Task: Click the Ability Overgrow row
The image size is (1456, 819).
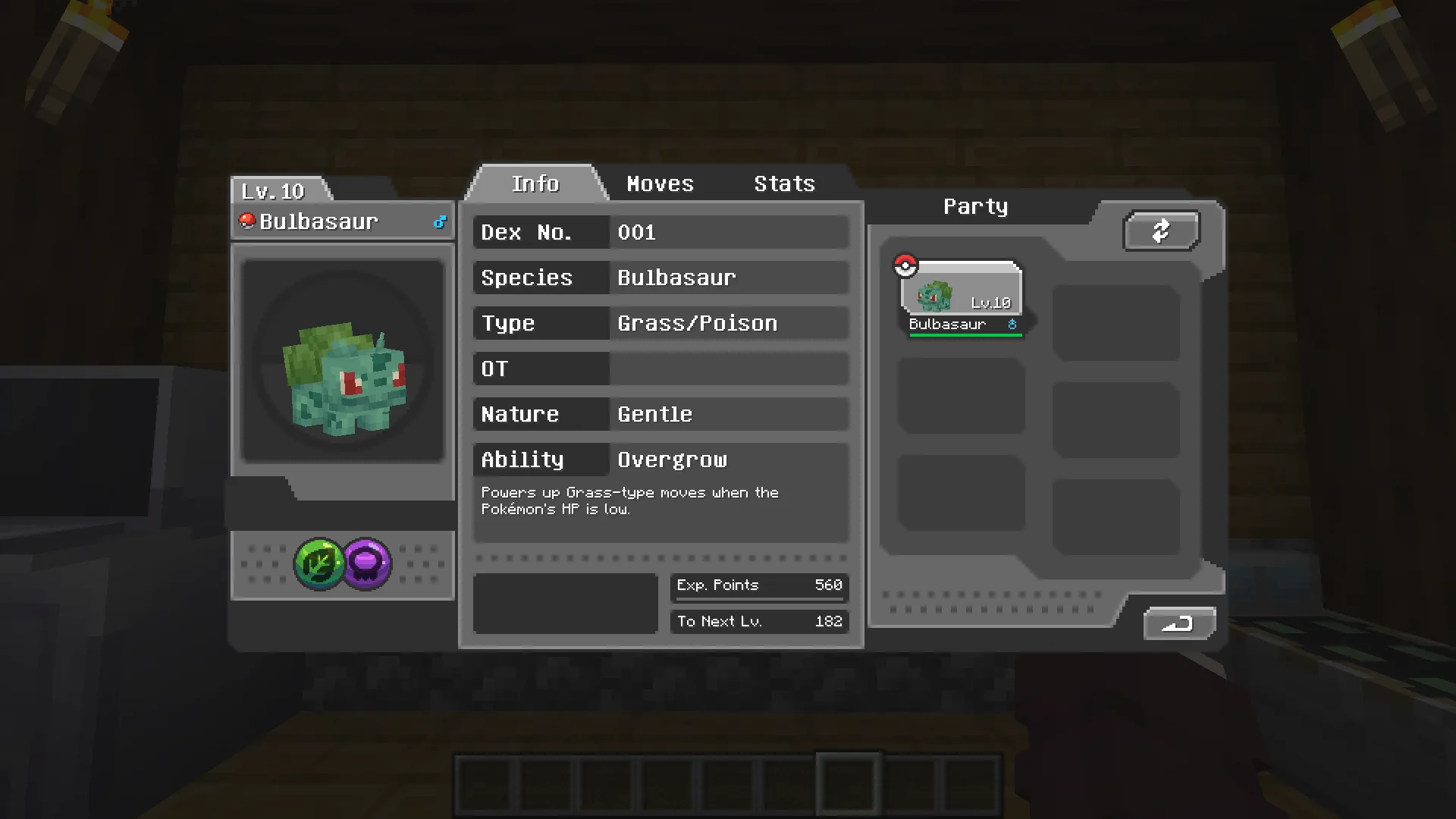Action: pos(661,460)
